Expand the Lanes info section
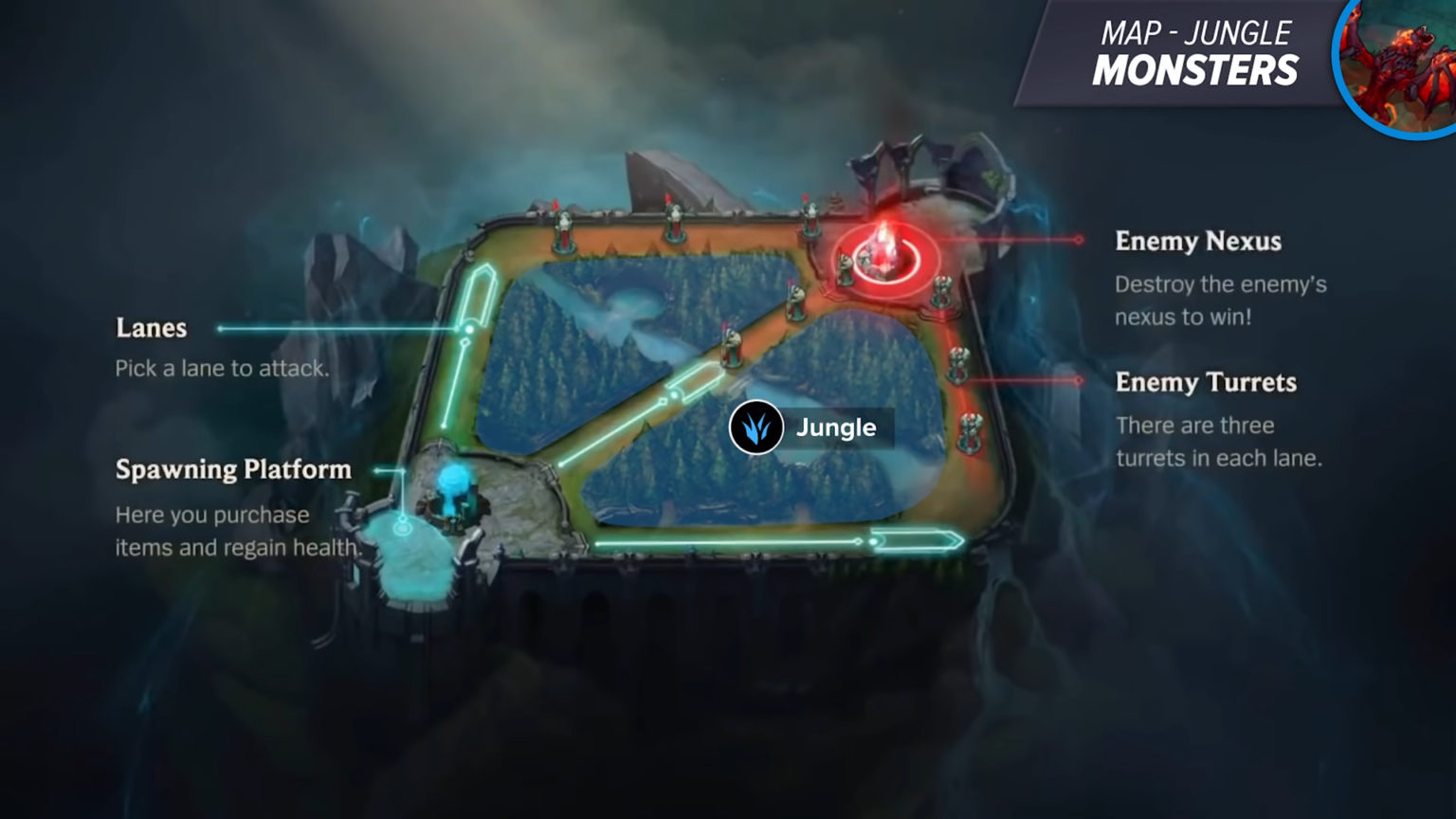Image resolution: width=1456 pixels, height=819 pixels. pos(150,329)
